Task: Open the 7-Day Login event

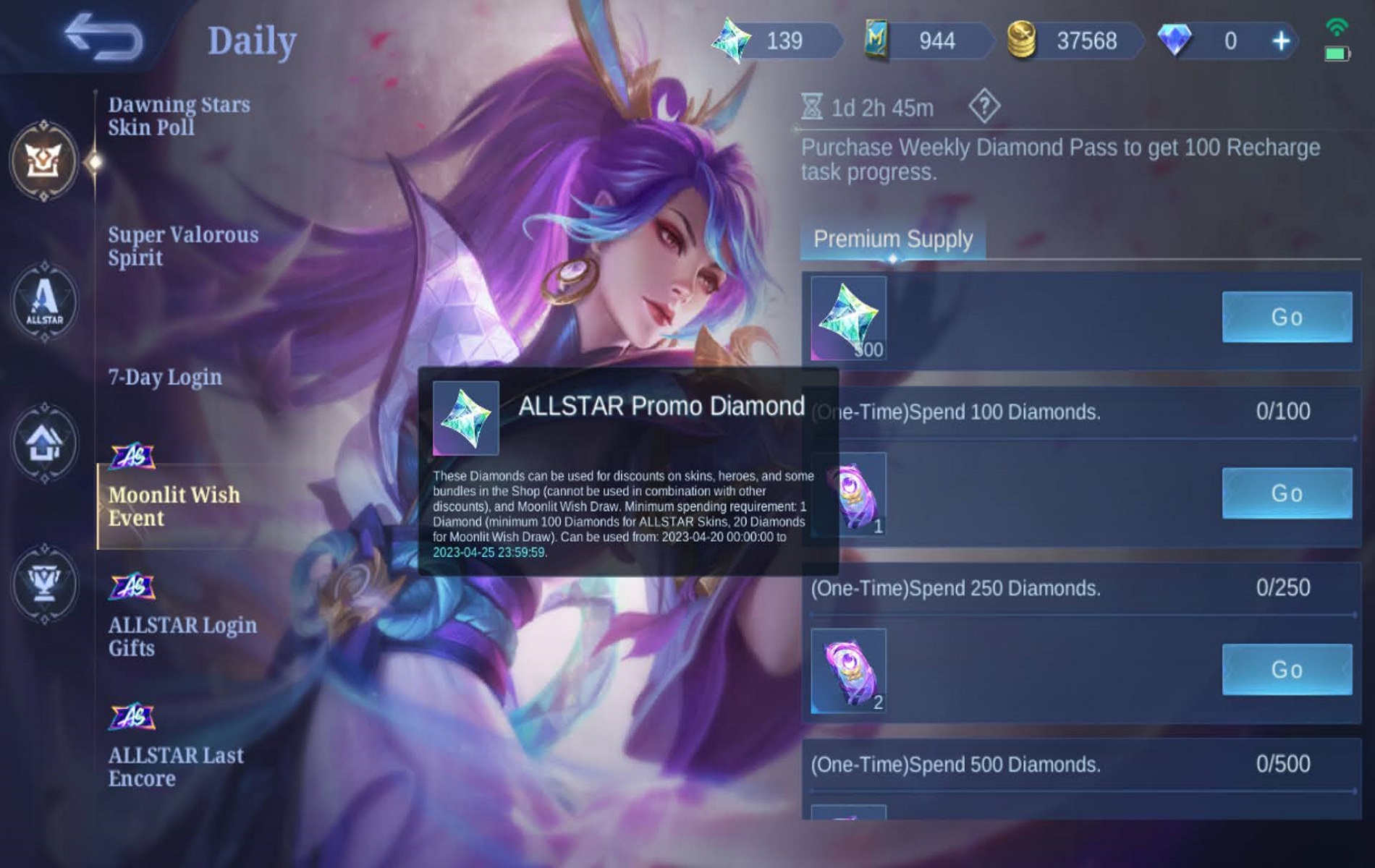Action: coord(165,377)
